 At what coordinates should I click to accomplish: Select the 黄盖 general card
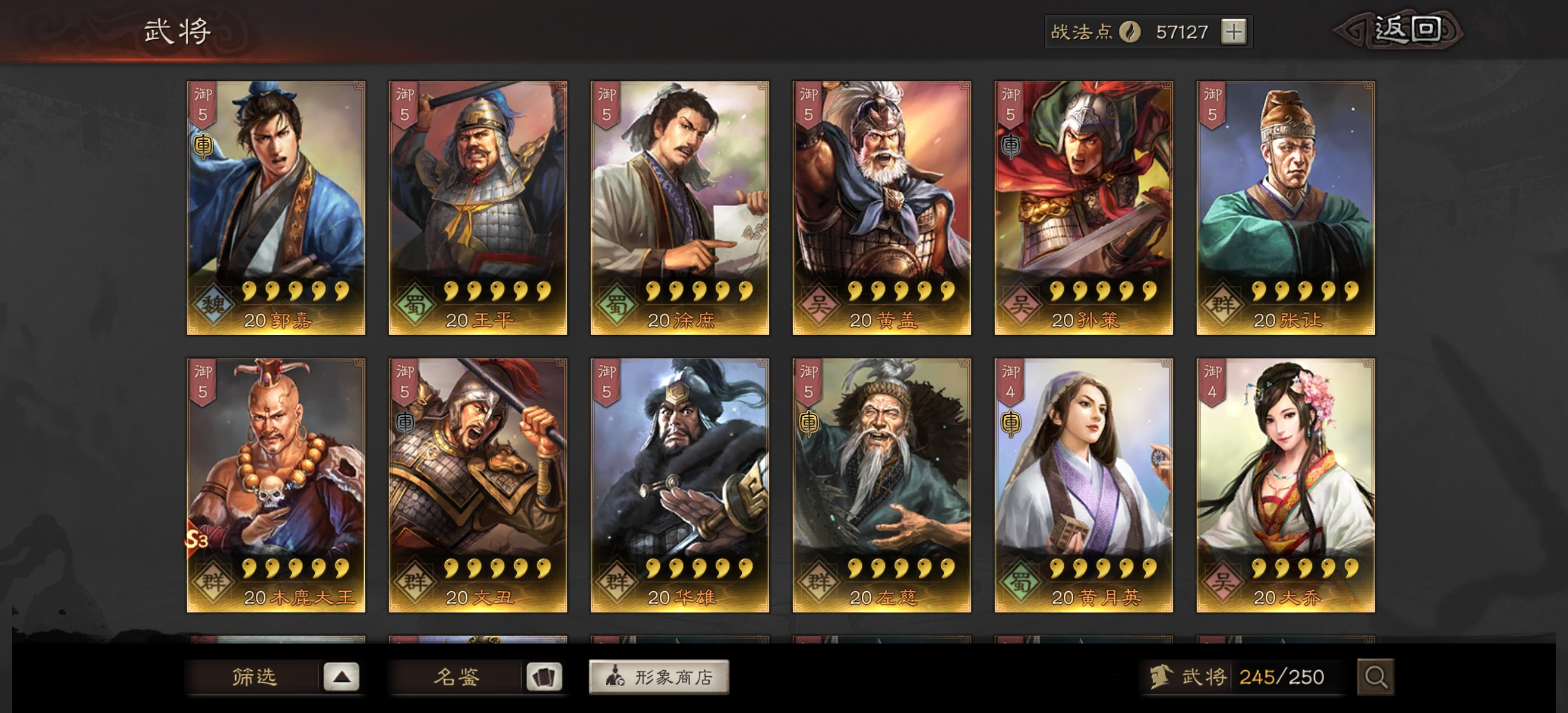[x=881, y=207]
